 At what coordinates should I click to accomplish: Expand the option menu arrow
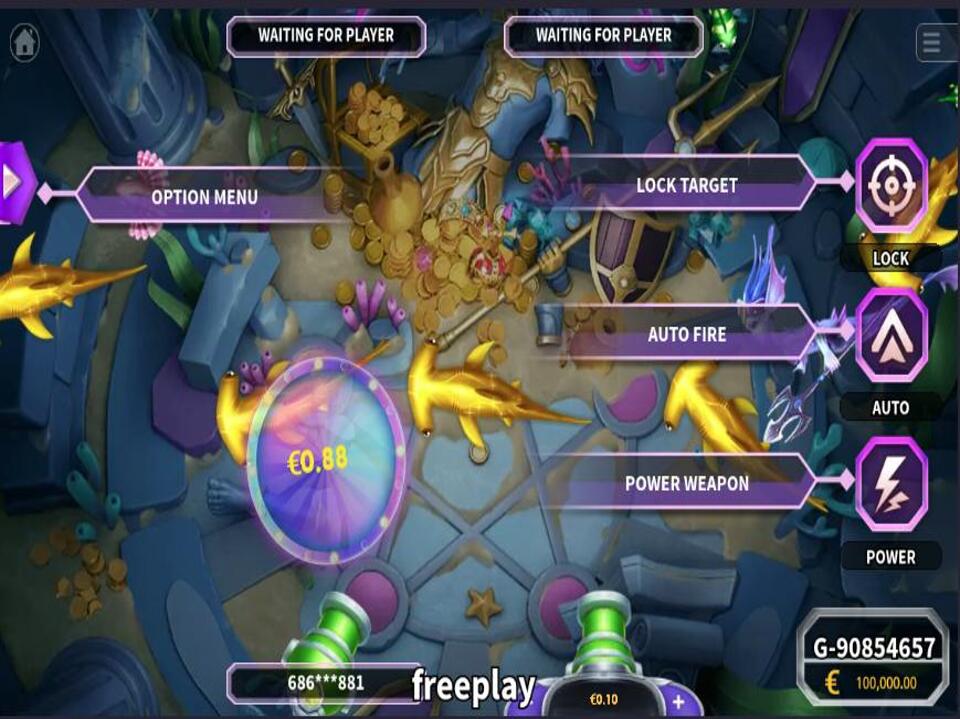tap(14, 182)
